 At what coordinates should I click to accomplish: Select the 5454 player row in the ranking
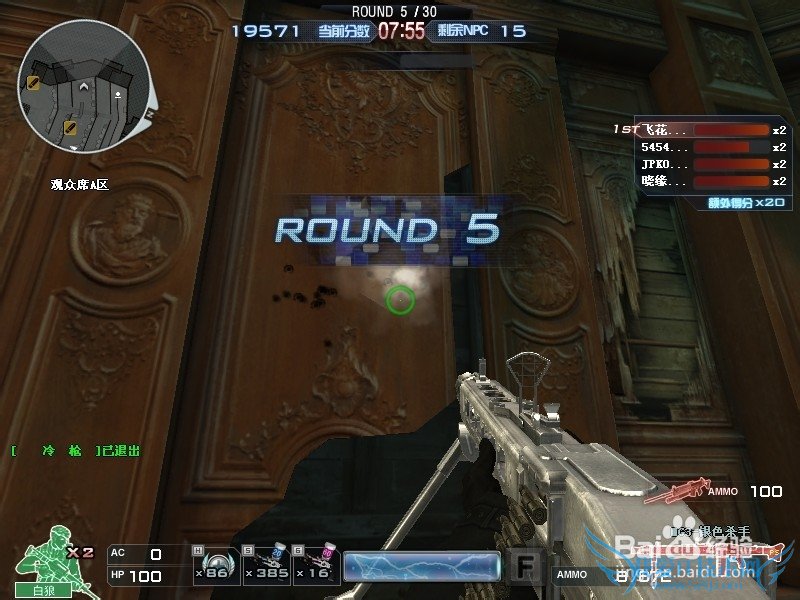tap(700, 147)
